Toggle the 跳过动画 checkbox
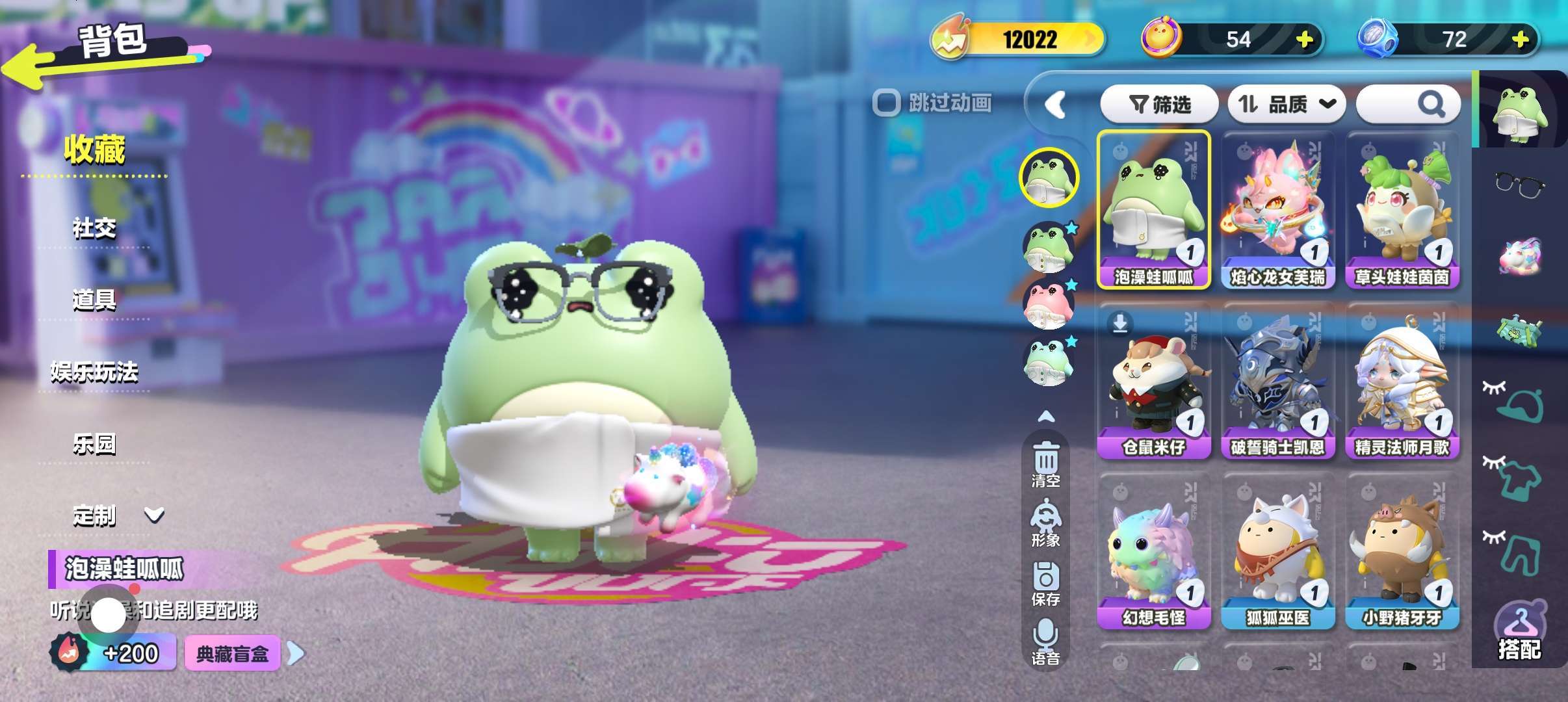This screenshot has width=1568, height=702. [886, 103]
